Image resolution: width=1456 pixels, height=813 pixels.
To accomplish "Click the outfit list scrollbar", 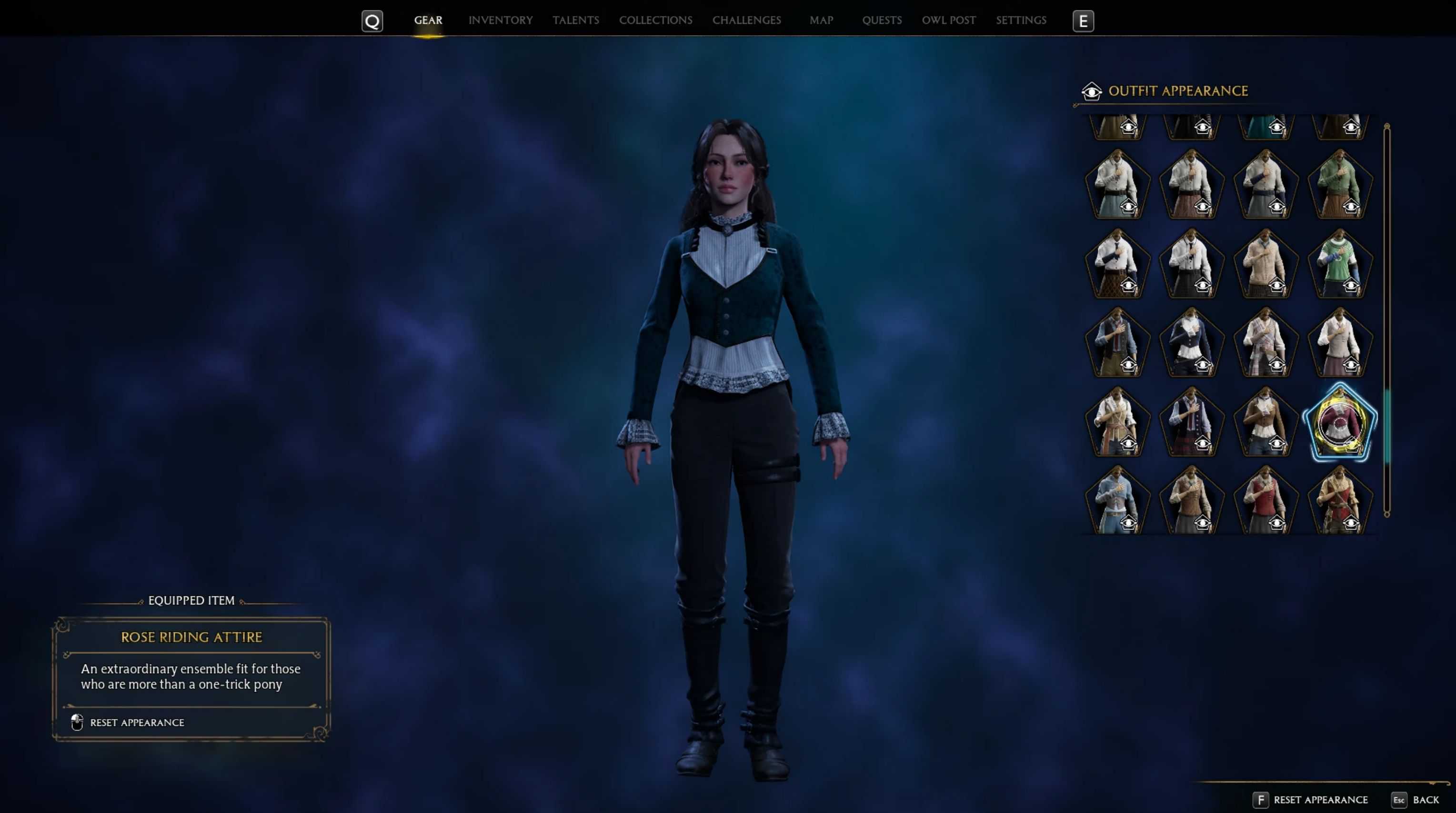I will coord(1386,424).
